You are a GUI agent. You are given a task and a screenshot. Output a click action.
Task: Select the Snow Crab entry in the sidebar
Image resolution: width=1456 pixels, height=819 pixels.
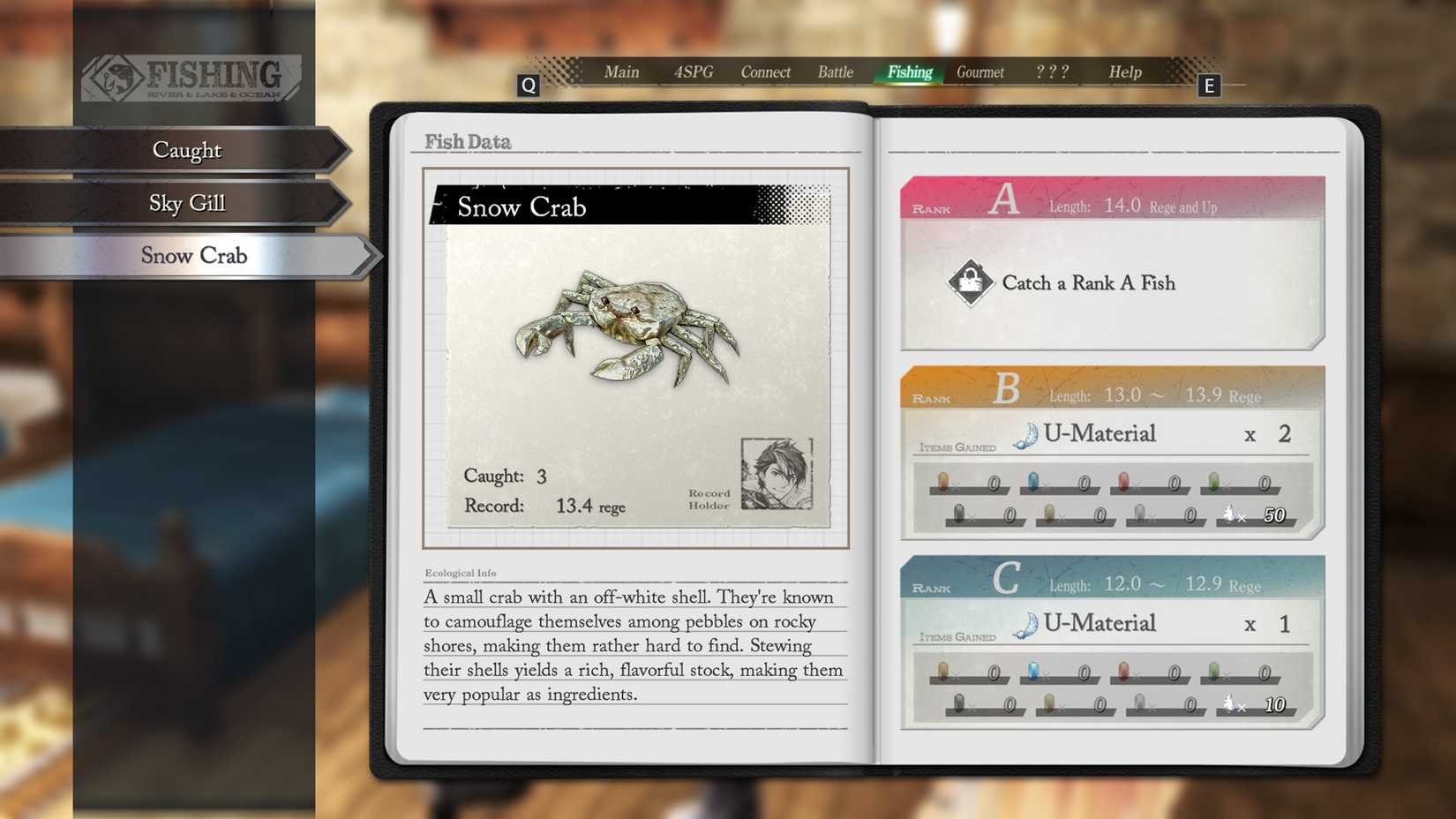point(194,255)
